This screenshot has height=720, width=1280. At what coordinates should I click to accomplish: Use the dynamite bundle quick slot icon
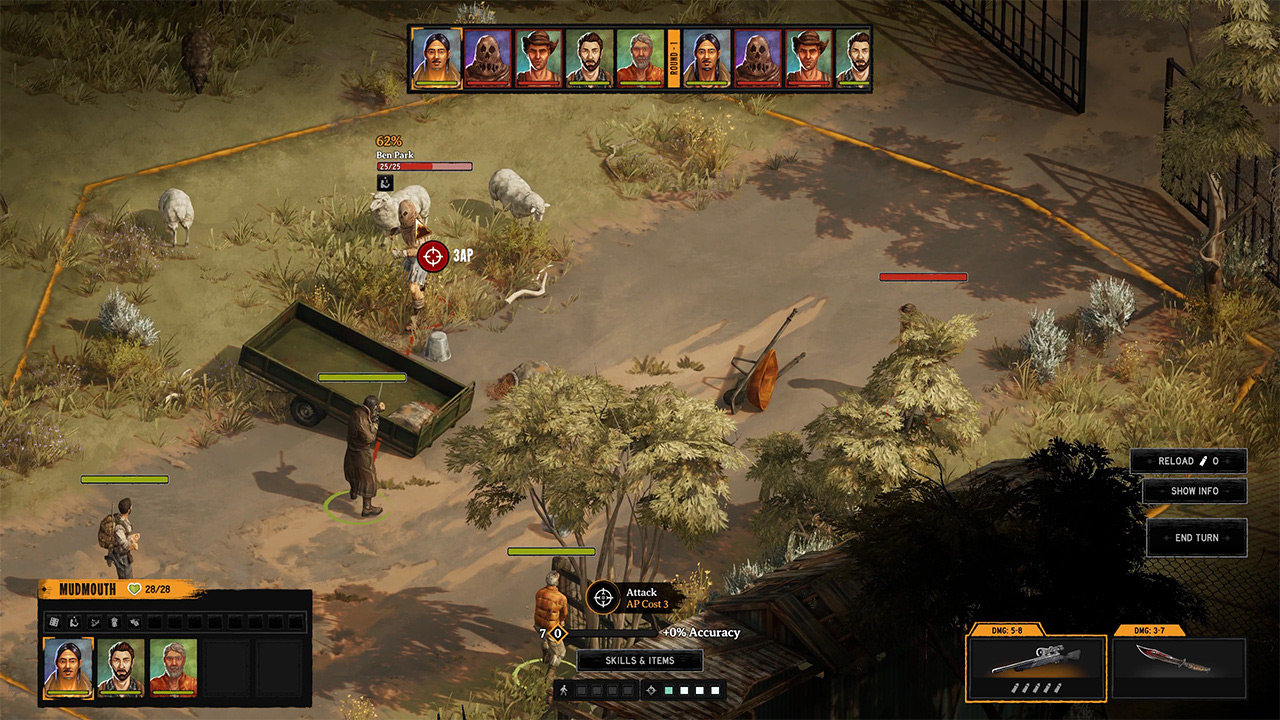click(x=115, y=621)
